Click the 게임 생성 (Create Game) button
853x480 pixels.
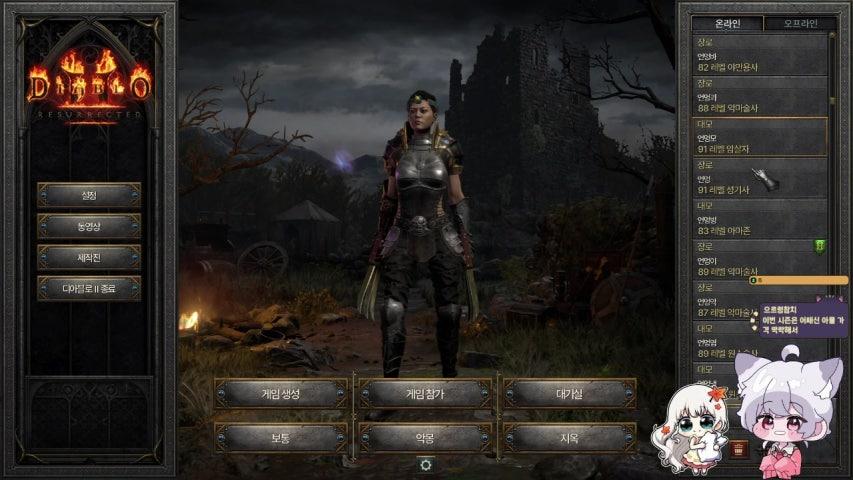click(281, 393)
